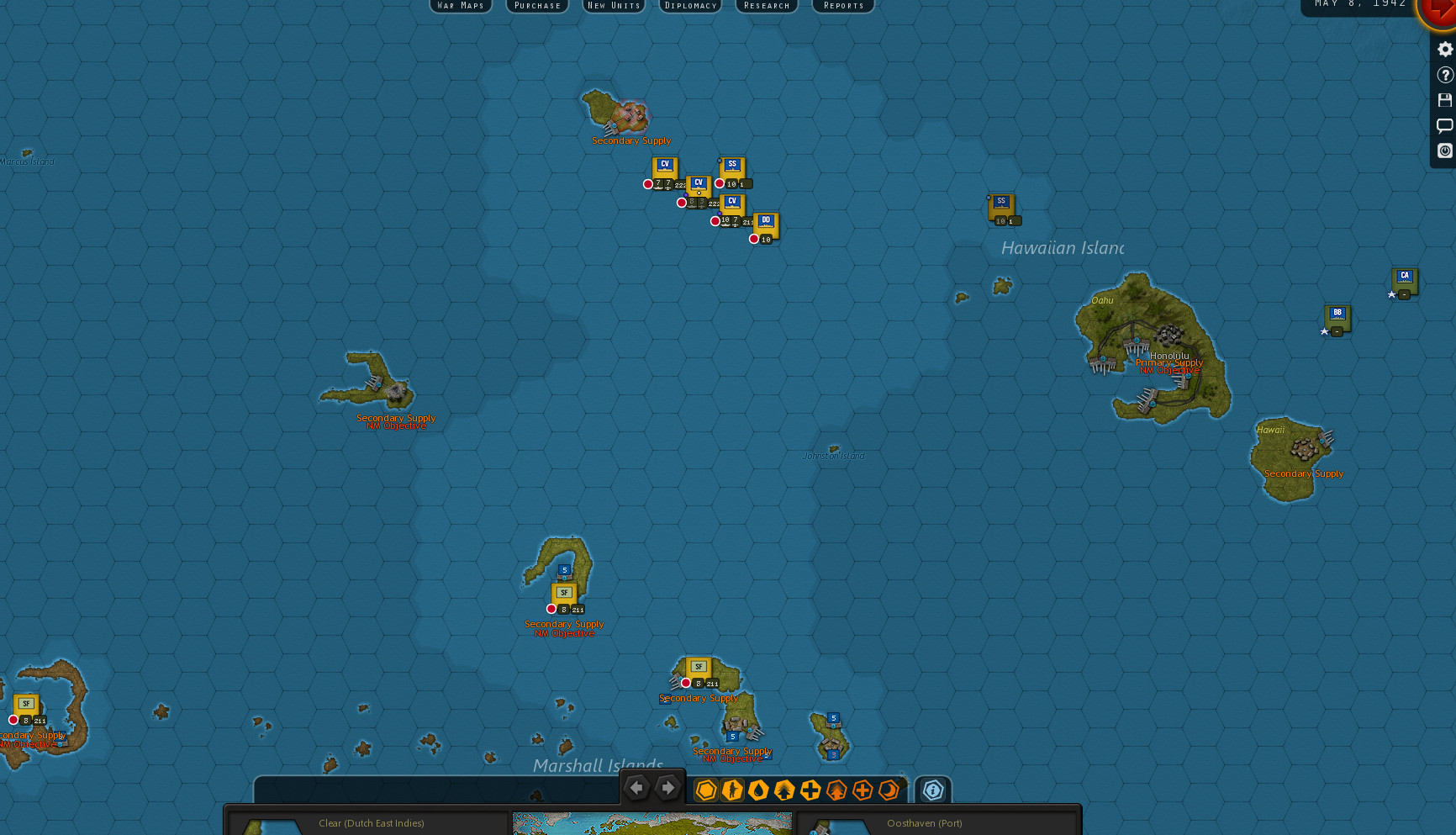
Task: Click the Purchase button
Action: tap(537, 6)
